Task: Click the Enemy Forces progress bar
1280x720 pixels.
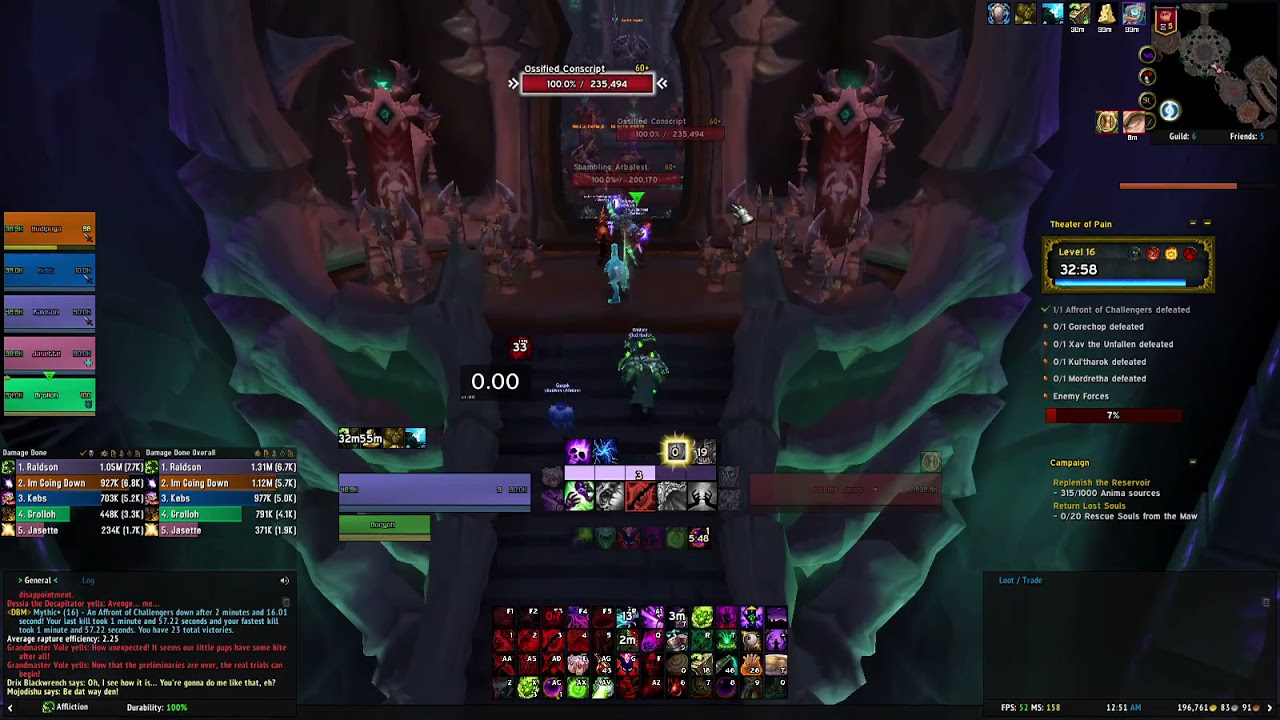Action: pos(1113,415)
